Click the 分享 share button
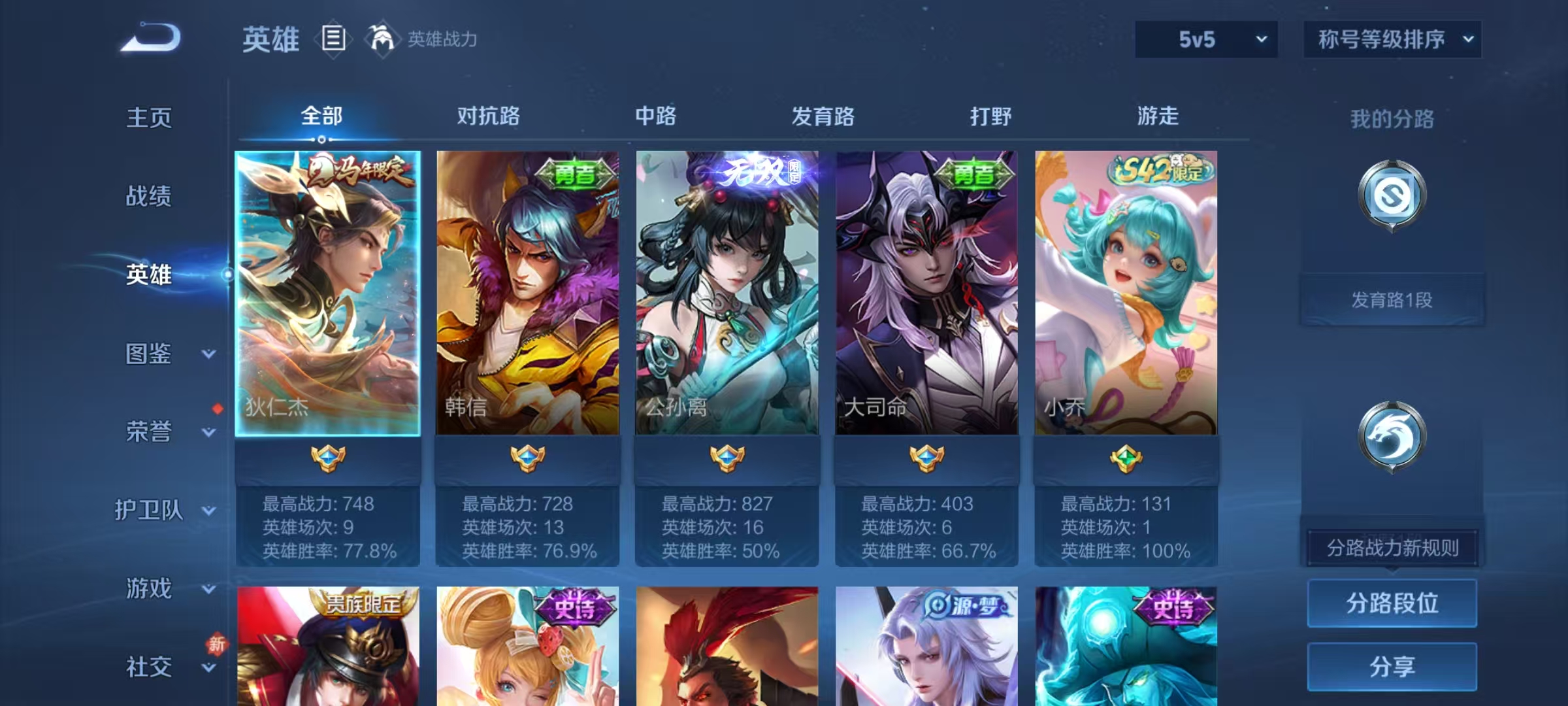The height and width of the screenshot is (706, 1568). (x=1392, y=667)
